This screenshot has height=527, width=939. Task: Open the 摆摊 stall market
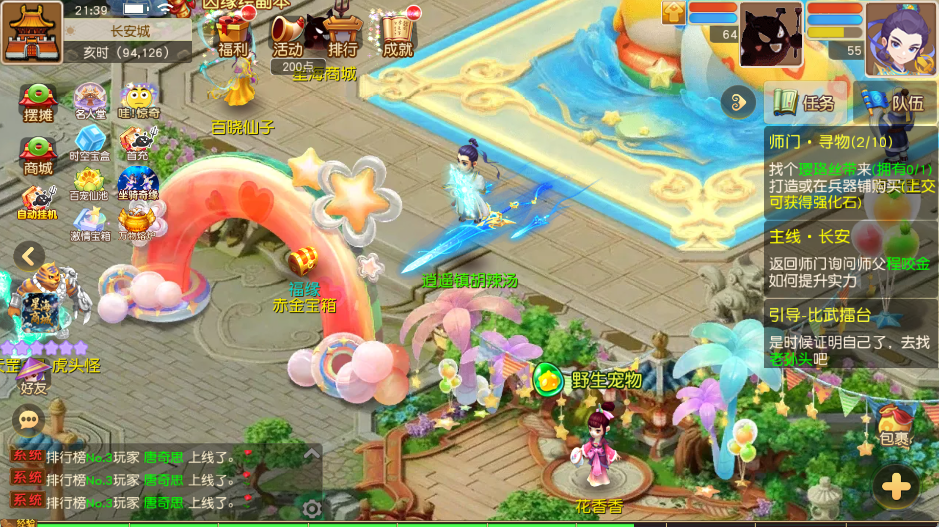(38, 103)
